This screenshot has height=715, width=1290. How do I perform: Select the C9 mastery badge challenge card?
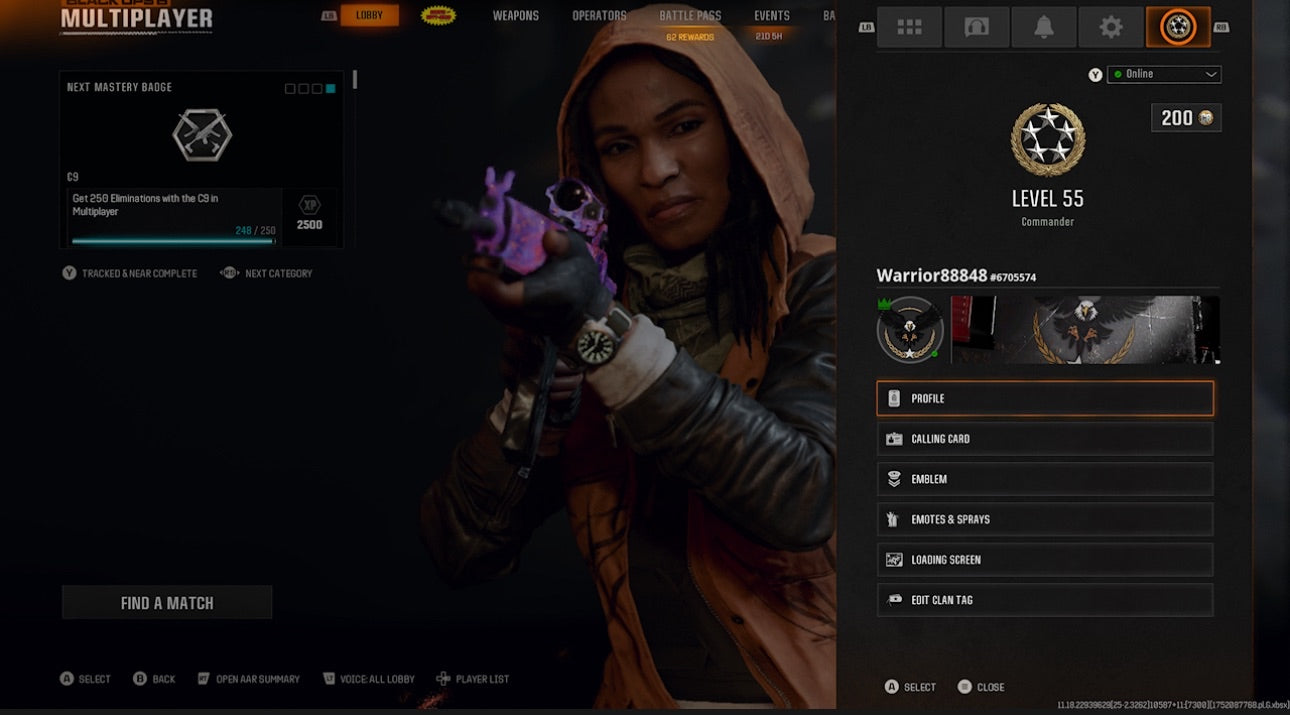(x=201, y=160)
